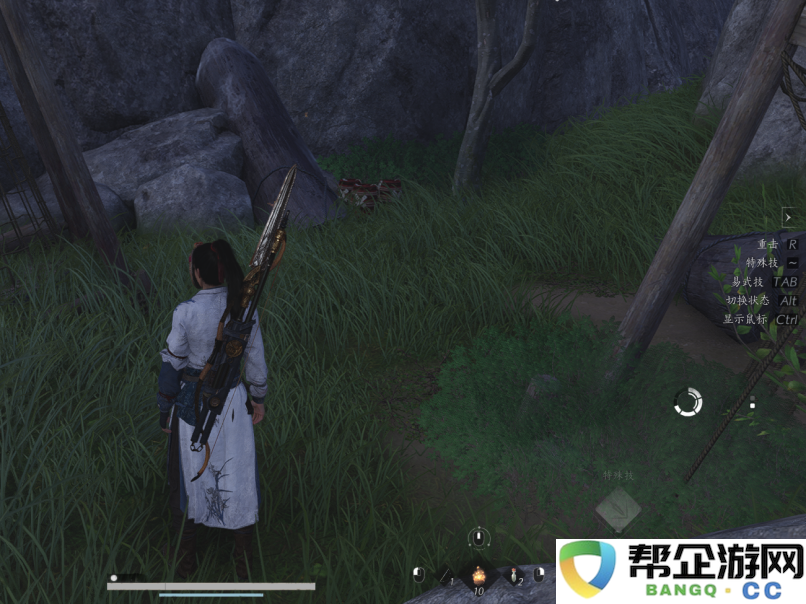Use the potion bottle slot

coord(514,577)
